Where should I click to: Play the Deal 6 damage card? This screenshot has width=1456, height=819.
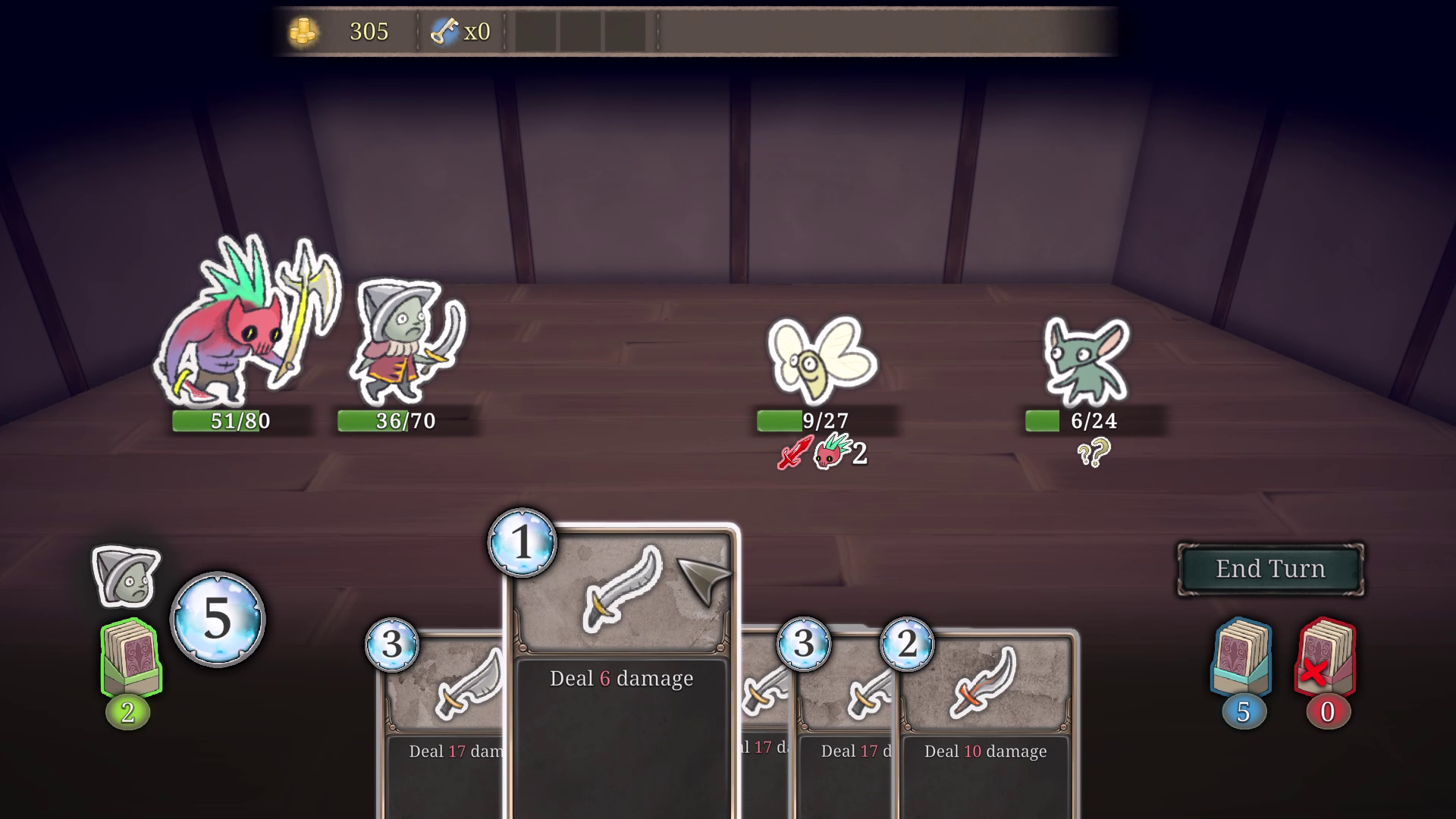click(x=620, y=679)
